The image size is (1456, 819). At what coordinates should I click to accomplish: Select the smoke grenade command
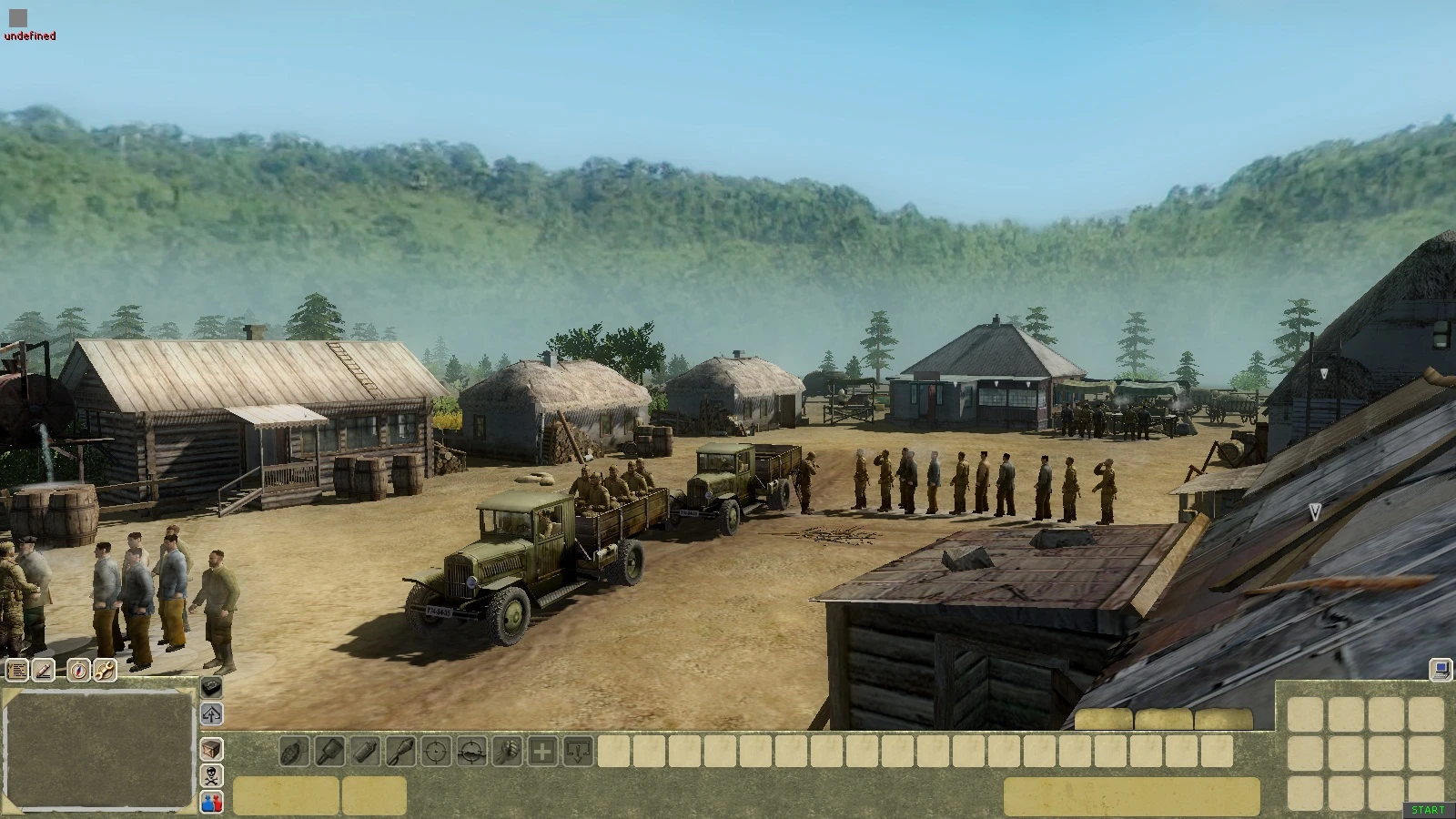pyautogui.click(x=364, y=752)
